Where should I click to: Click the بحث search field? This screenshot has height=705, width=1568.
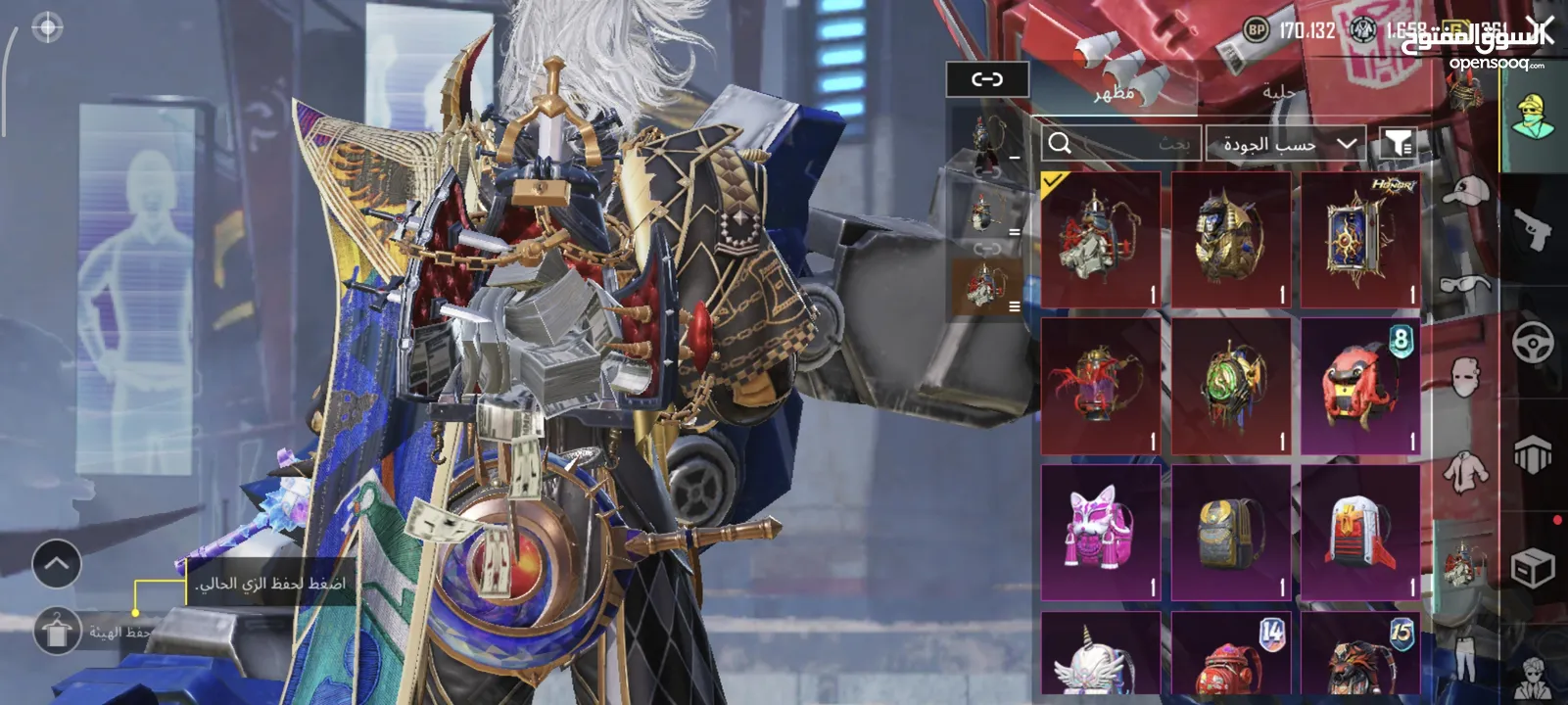[x=1120, y=144]
